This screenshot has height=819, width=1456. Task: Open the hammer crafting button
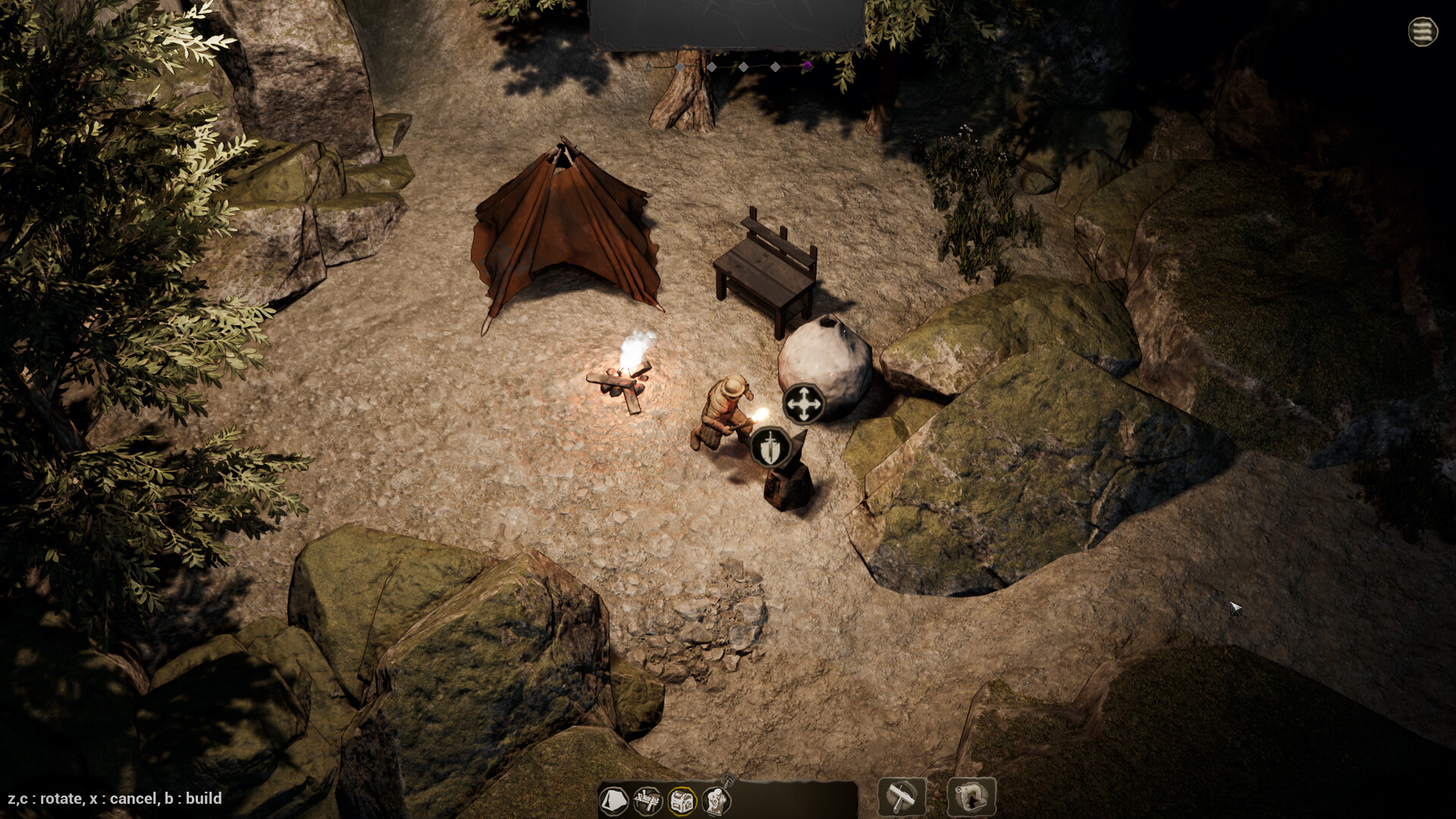point(902,797)
